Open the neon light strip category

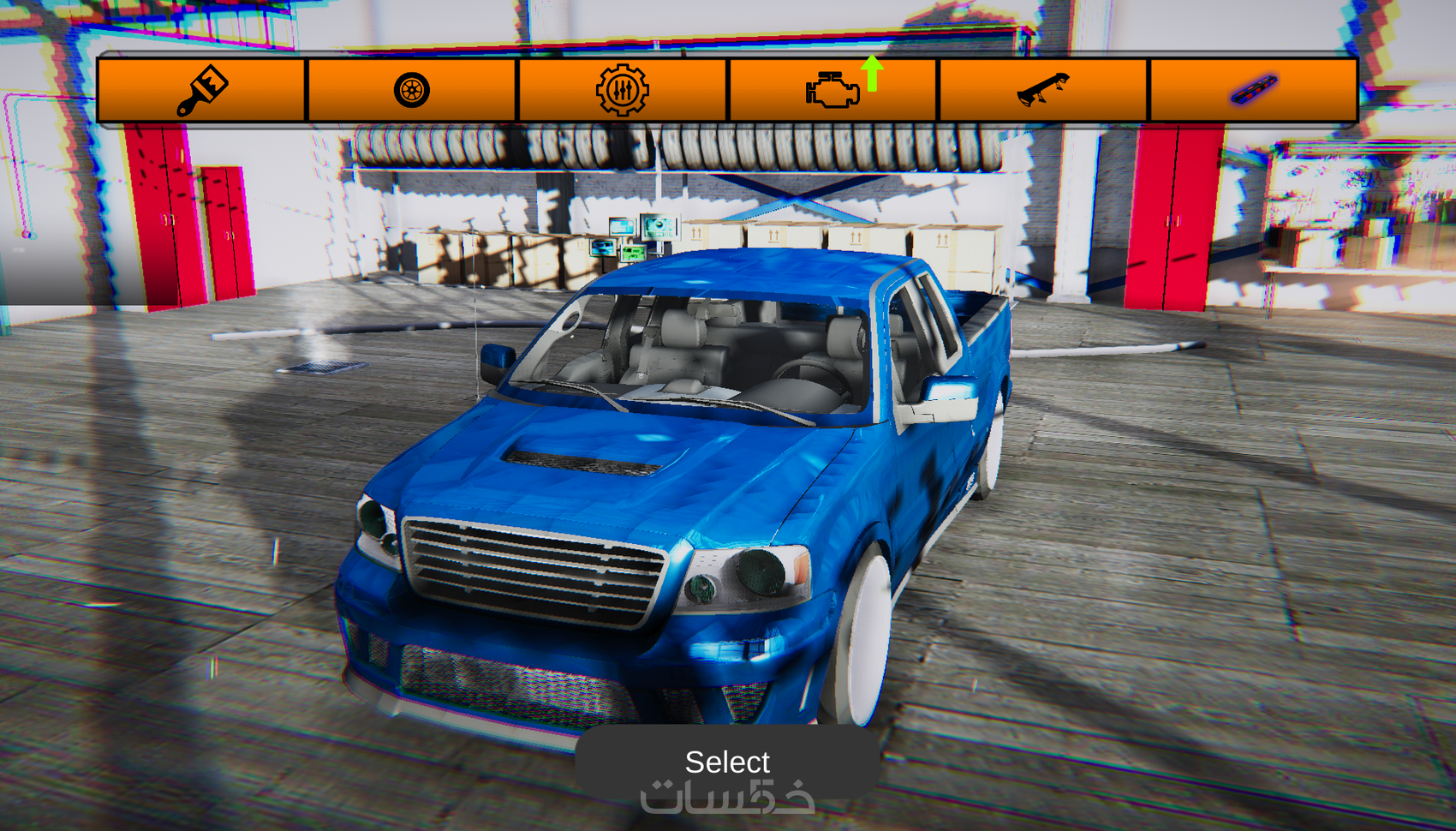point(1254,90)
